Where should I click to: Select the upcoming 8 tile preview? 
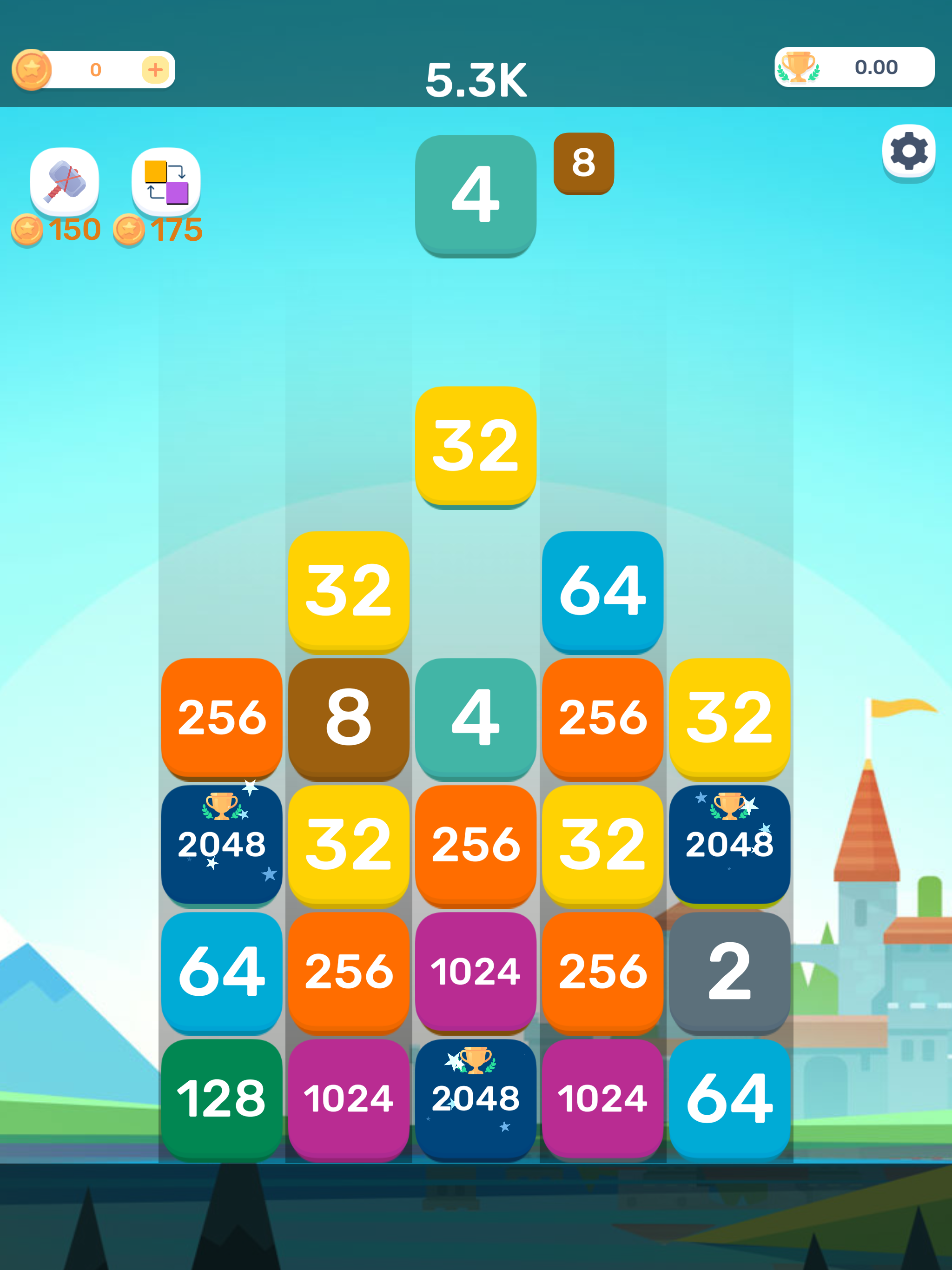[583, 164]
